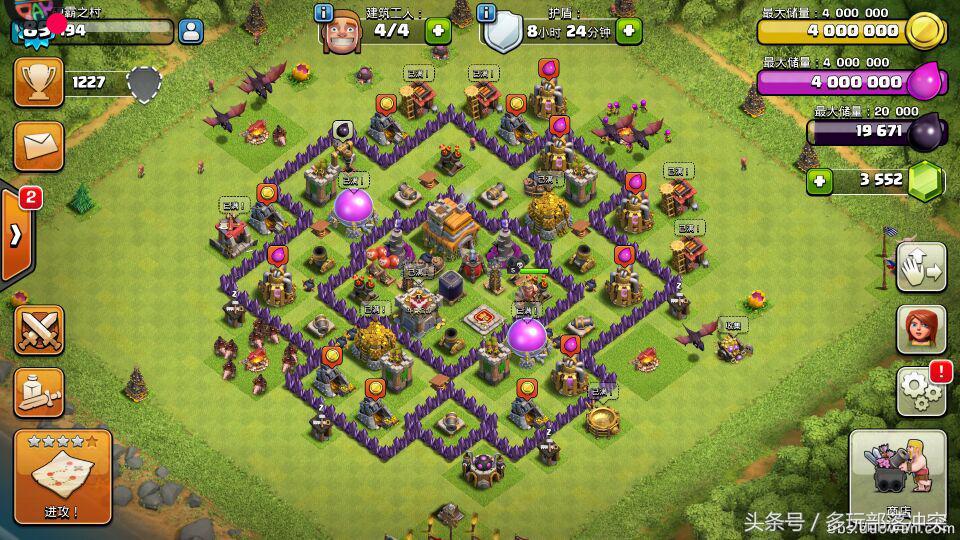960x540 pixels.
Task: Tap the crossed swords army button
Action: [39, 330]
